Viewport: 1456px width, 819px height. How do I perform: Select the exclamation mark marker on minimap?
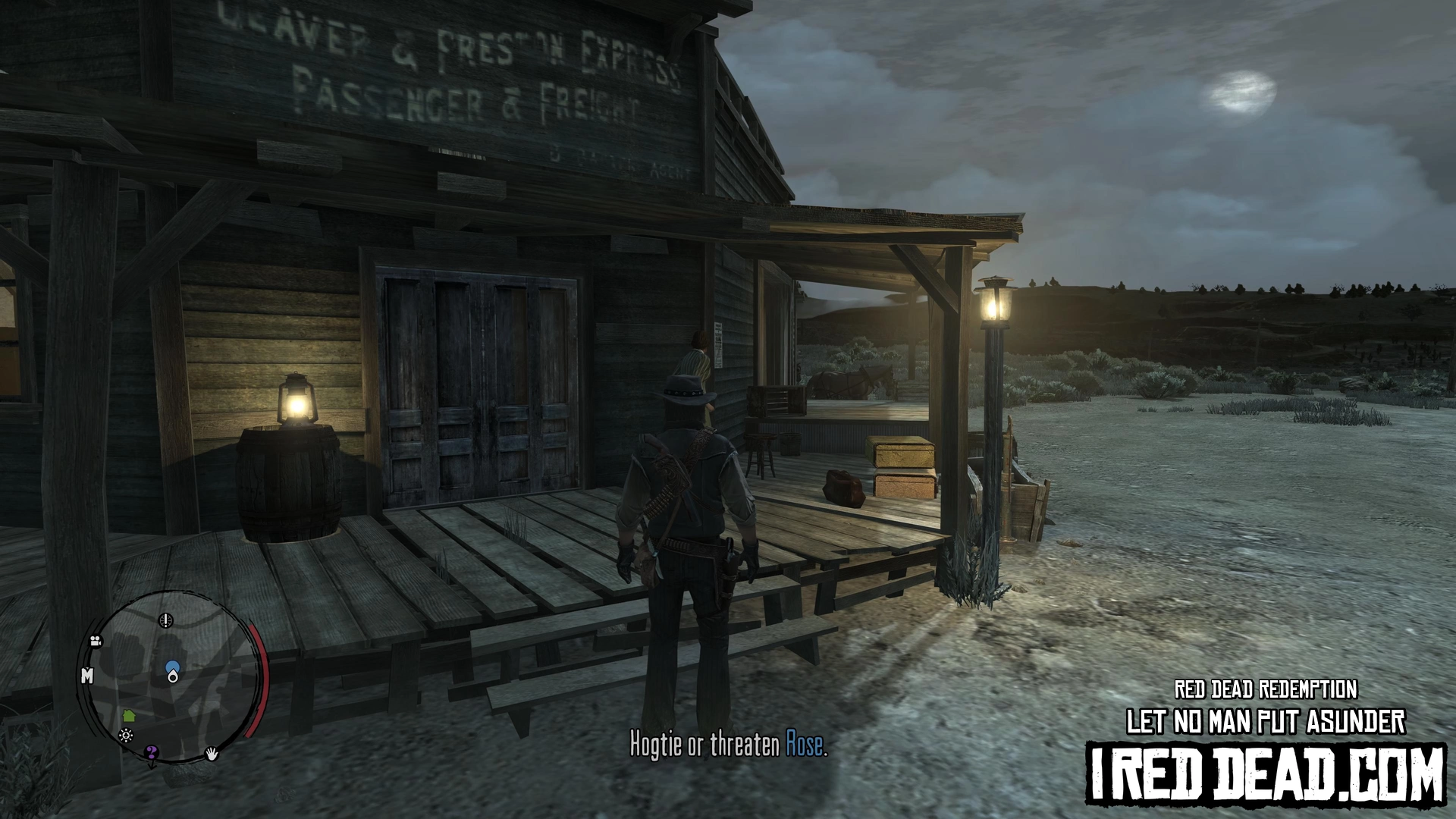[165, 620]
